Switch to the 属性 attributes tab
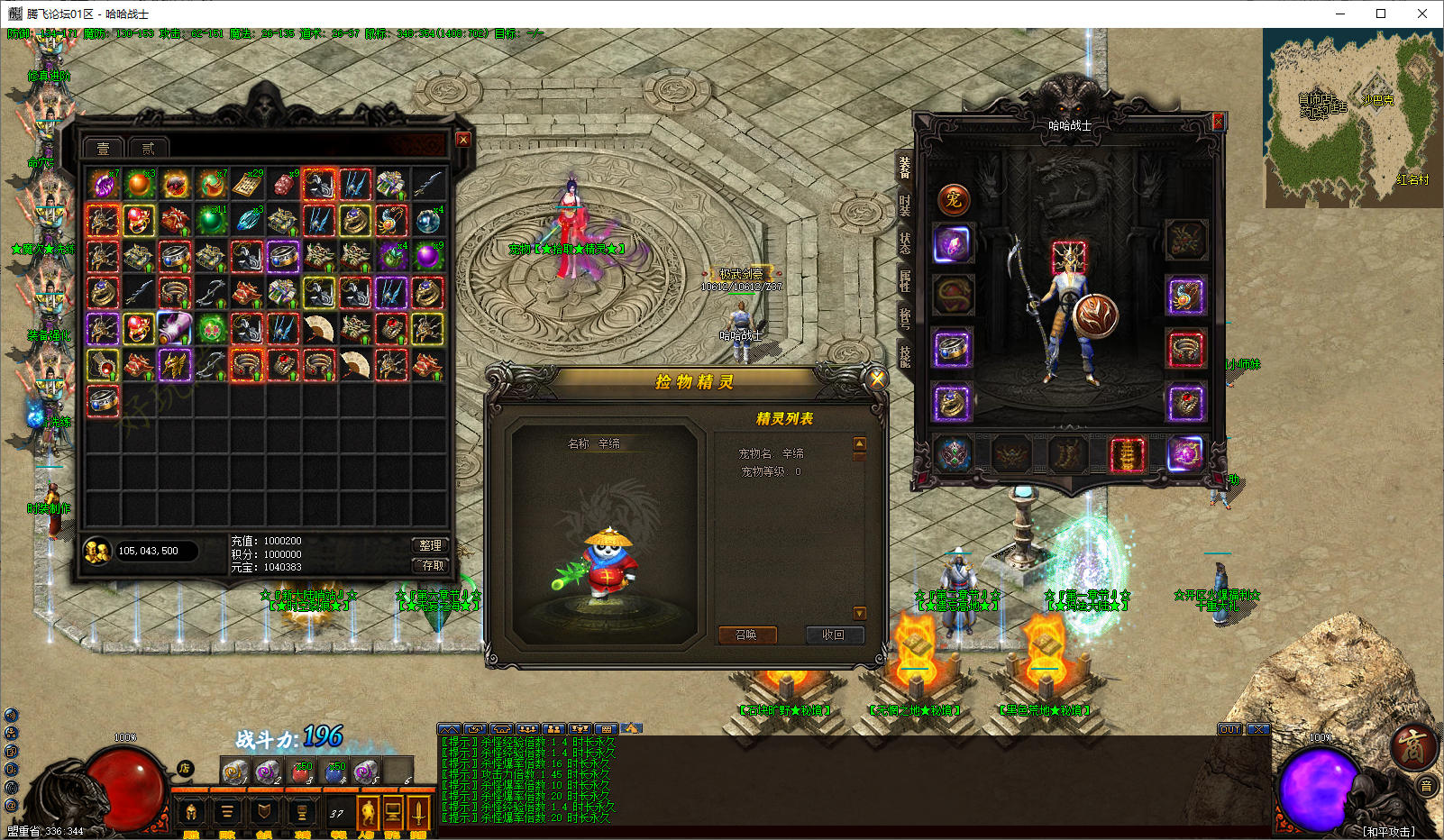 click(904, 280)
